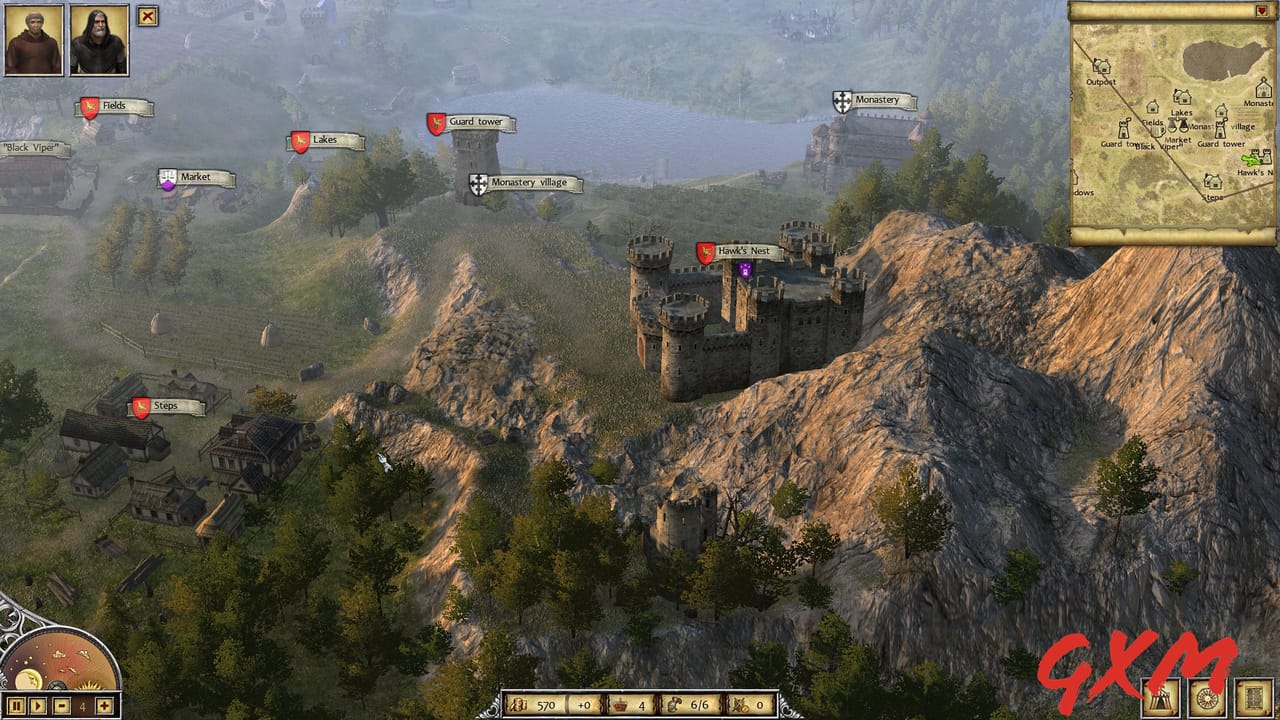Resume game speed with the play button

[37, 706]
